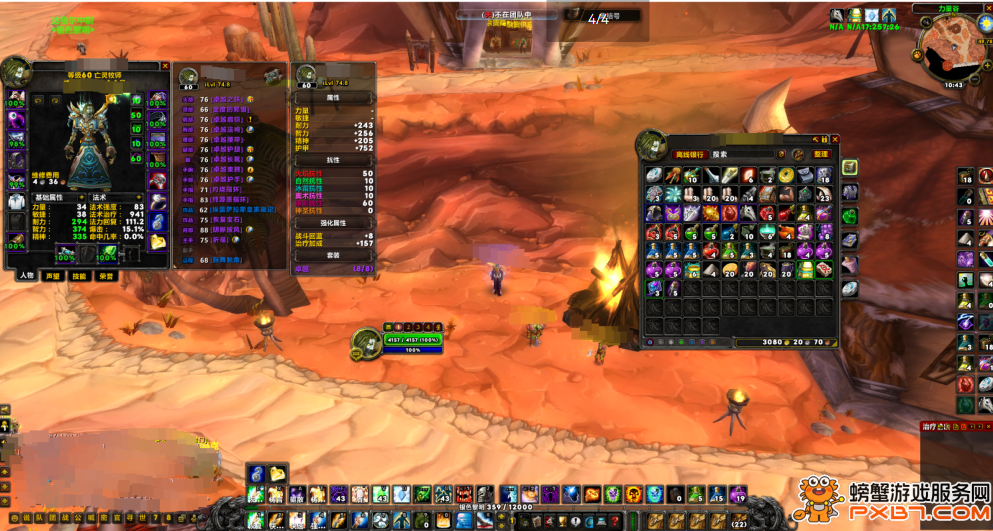Click the minimap
Screen dimensions: 993x531
point(951,48)
